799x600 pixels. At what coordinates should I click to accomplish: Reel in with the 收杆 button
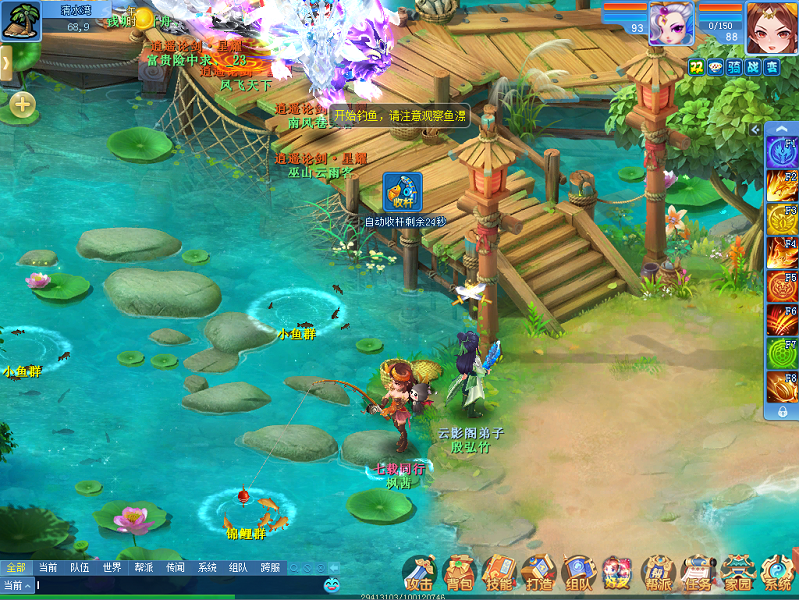[402, 191]
